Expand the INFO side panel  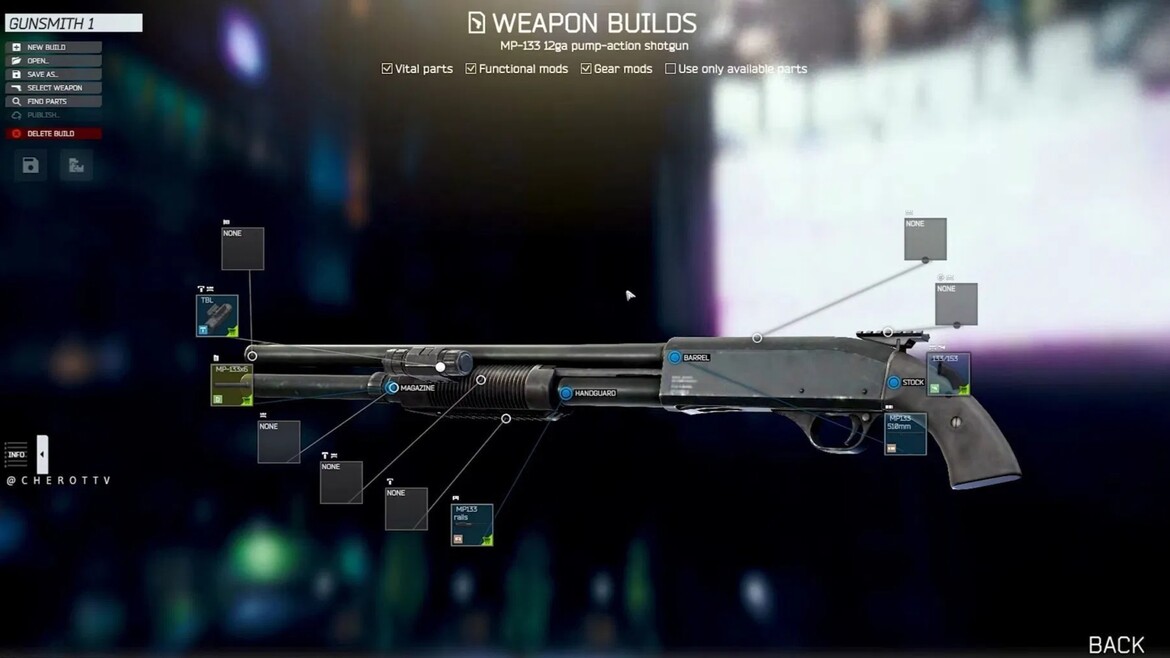pos(42,455)
